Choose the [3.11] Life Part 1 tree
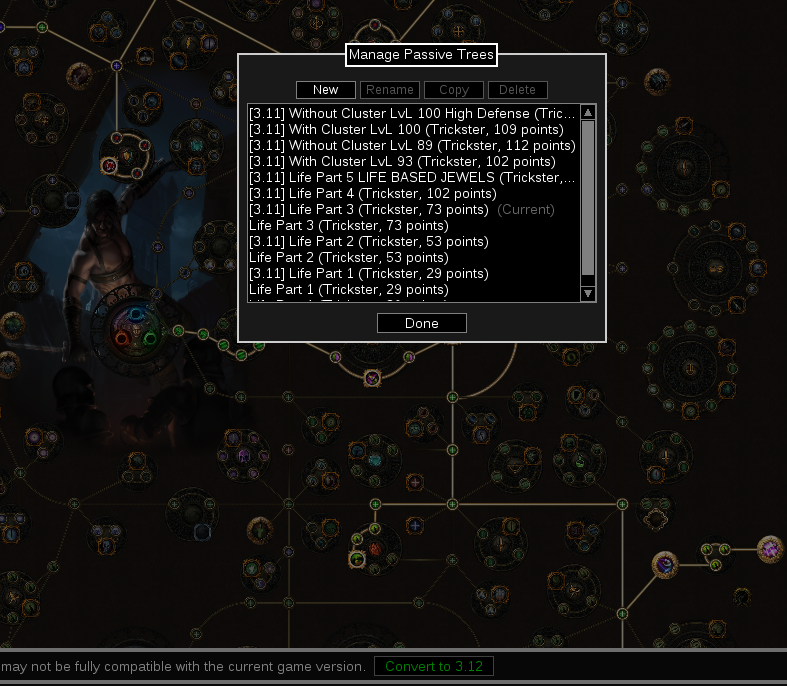 point(368,274)
